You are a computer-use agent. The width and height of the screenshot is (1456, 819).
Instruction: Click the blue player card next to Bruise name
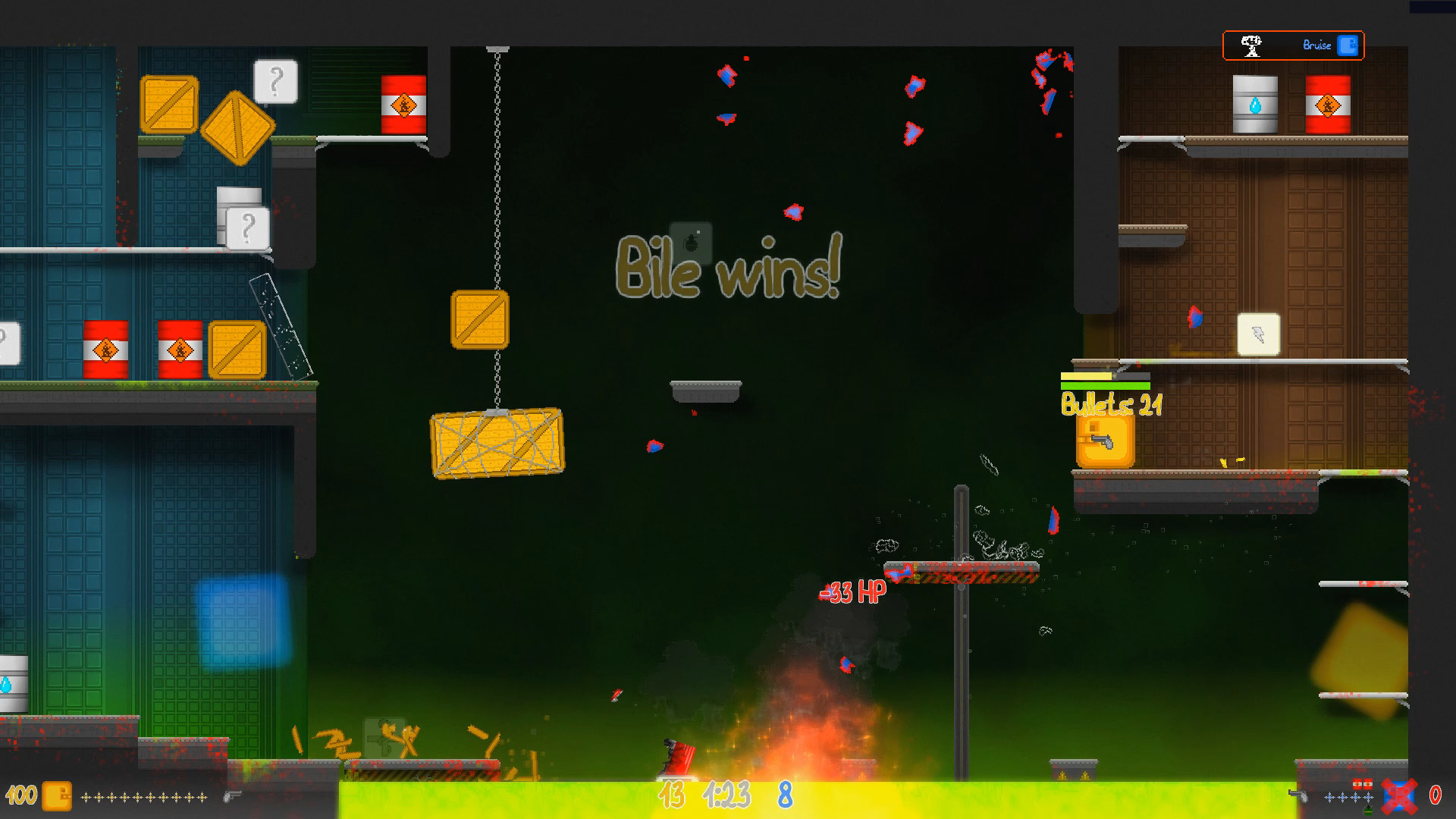click(1348, 45)
